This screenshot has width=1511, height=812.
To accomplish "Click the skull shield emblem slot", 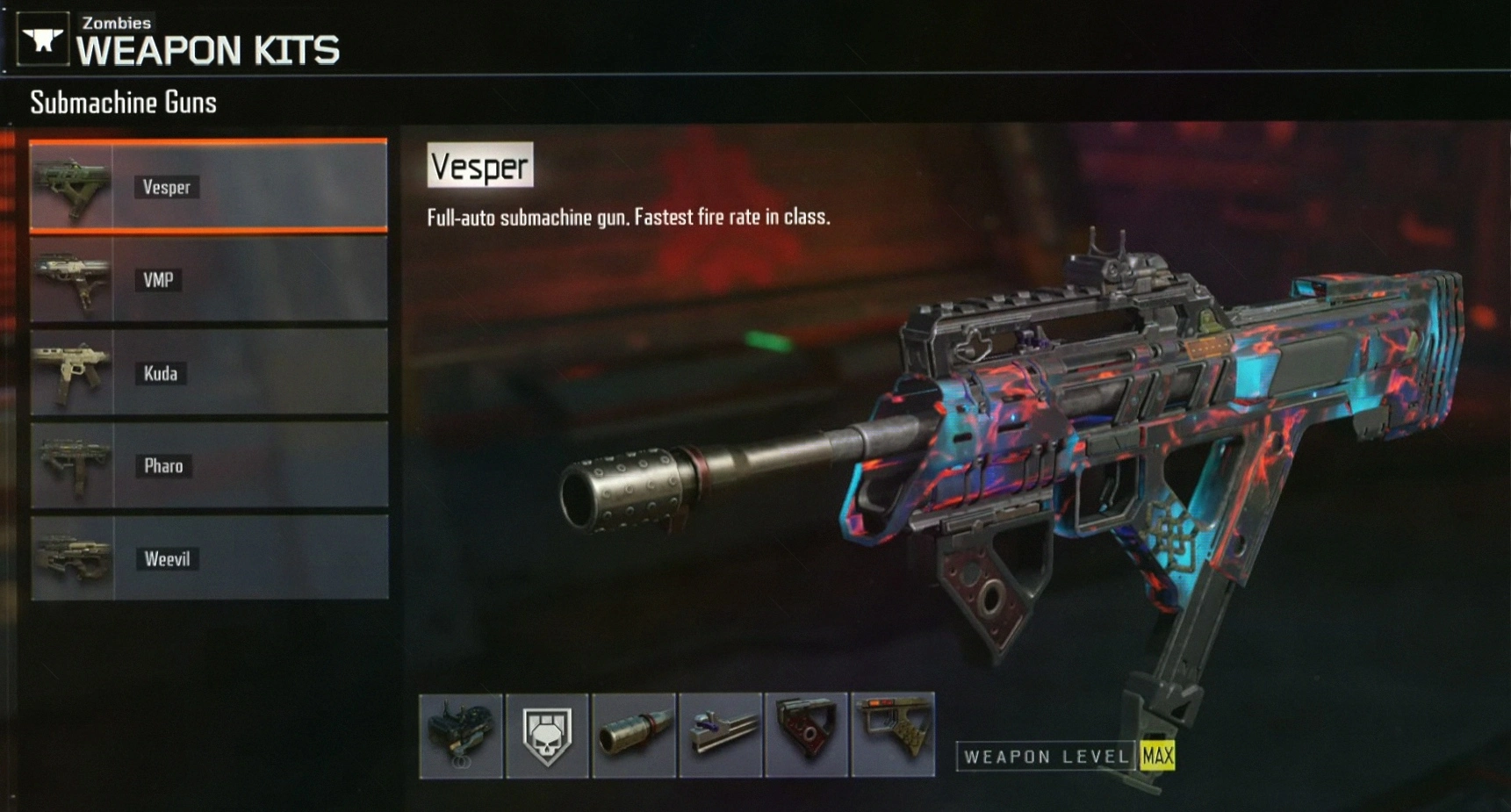I will (x=547, y=735).
